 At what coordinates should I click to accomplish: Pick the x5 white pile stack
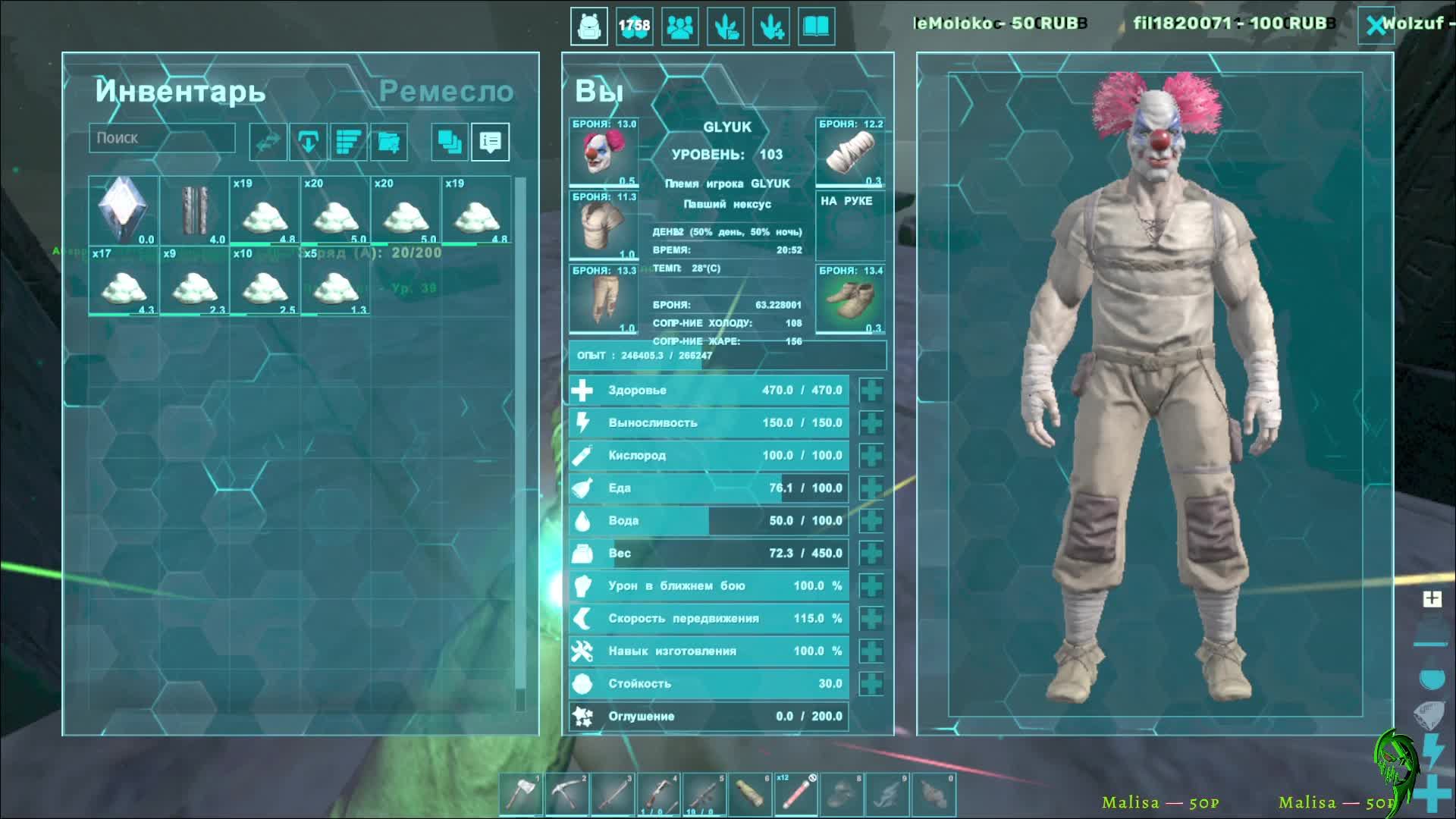point(335,281)
